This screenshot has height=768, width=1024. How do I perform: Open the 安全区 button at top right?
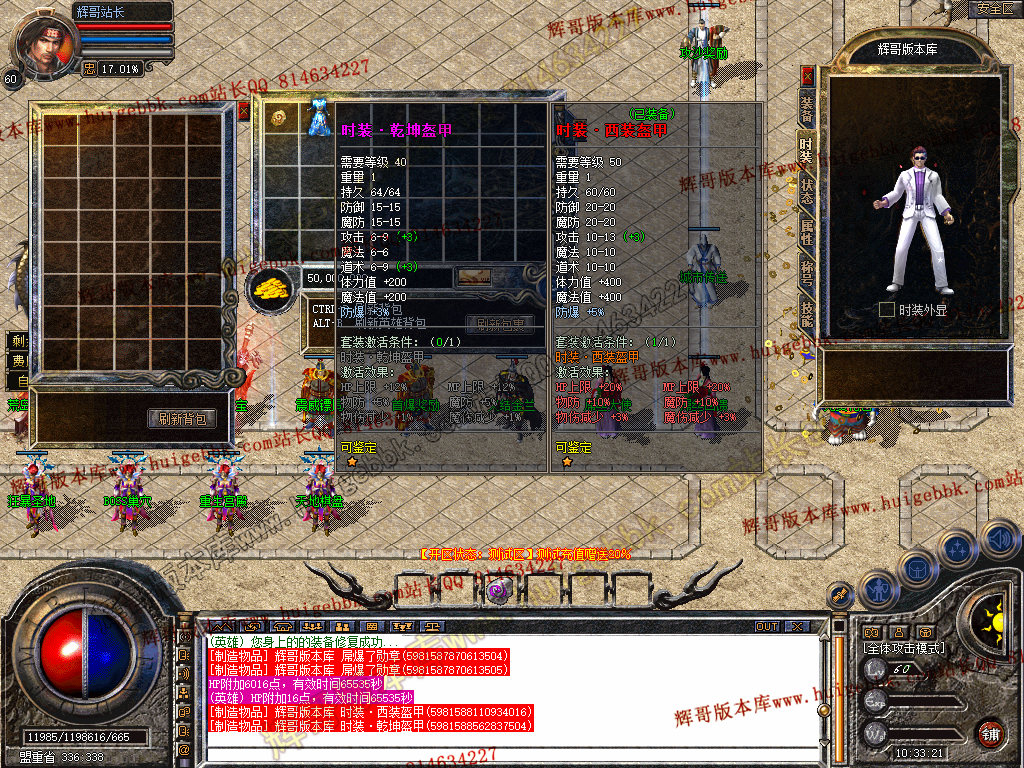[x=994, y=9]
